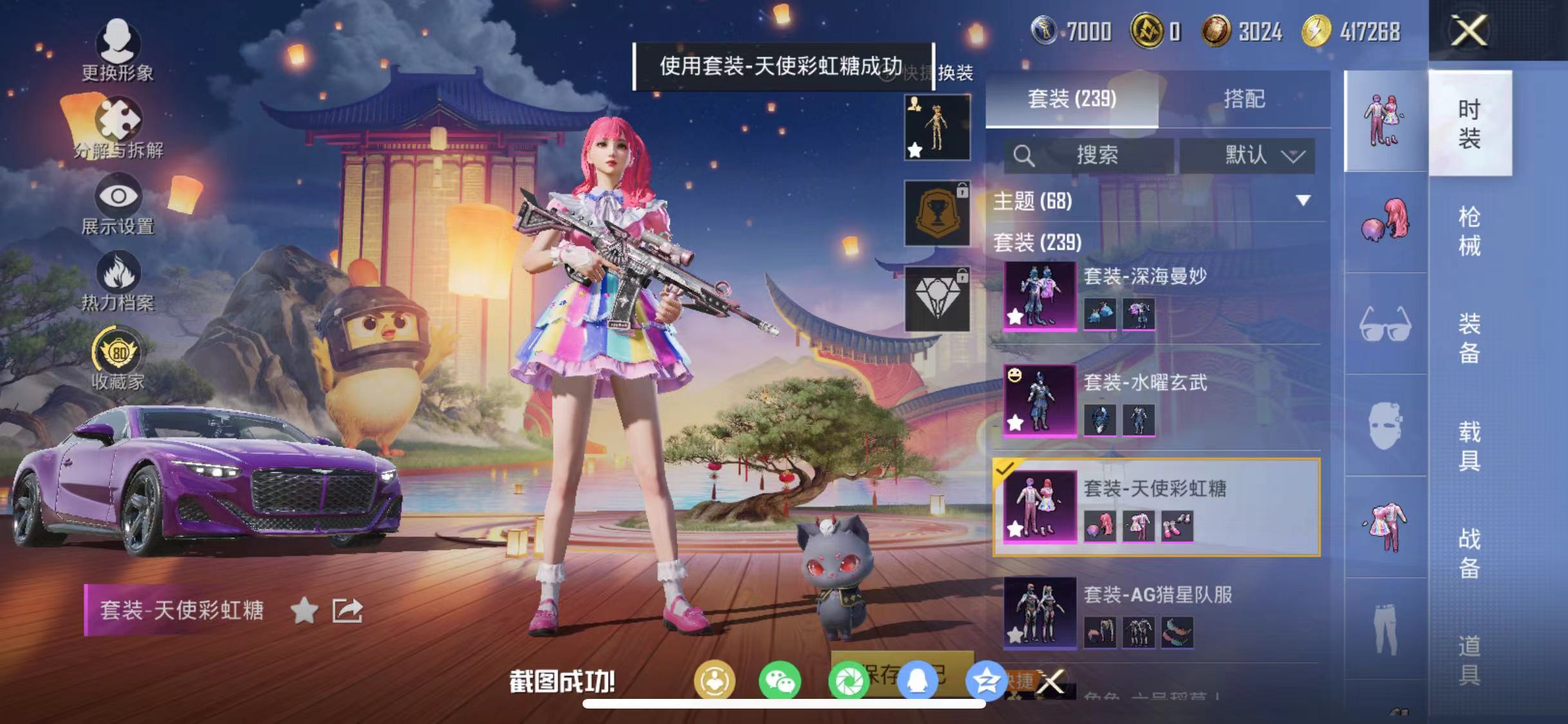The height and width of the screenshot is (724, 1568).
Task: Click the 搜索 search button
Action: [x=1094, y=154]
